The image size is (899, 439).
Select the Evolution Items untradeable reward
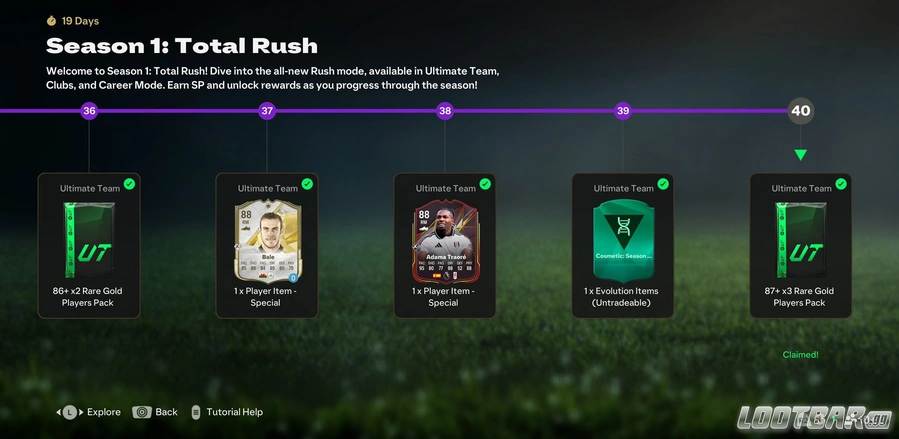click(622, 245)
